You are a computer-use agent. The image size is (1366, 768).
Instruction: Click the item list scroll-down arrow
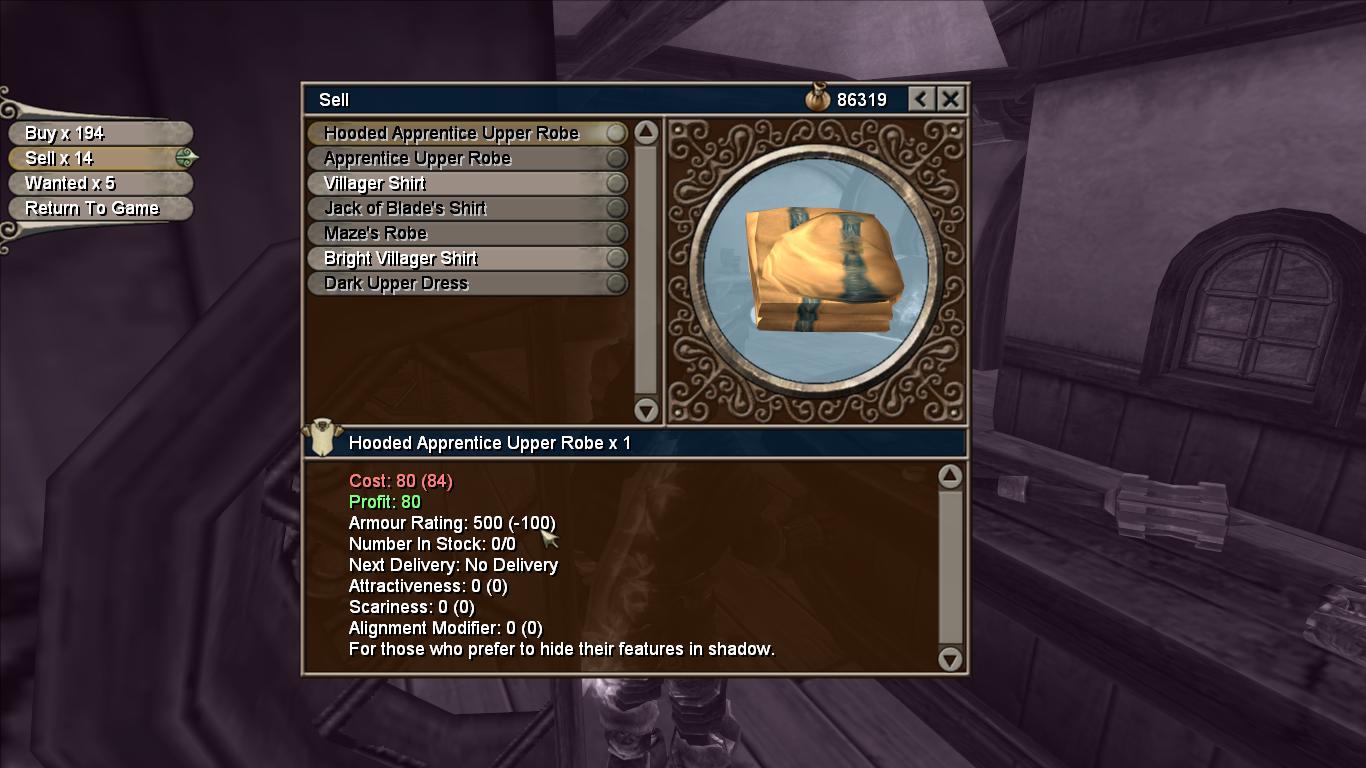coord(646,409)
